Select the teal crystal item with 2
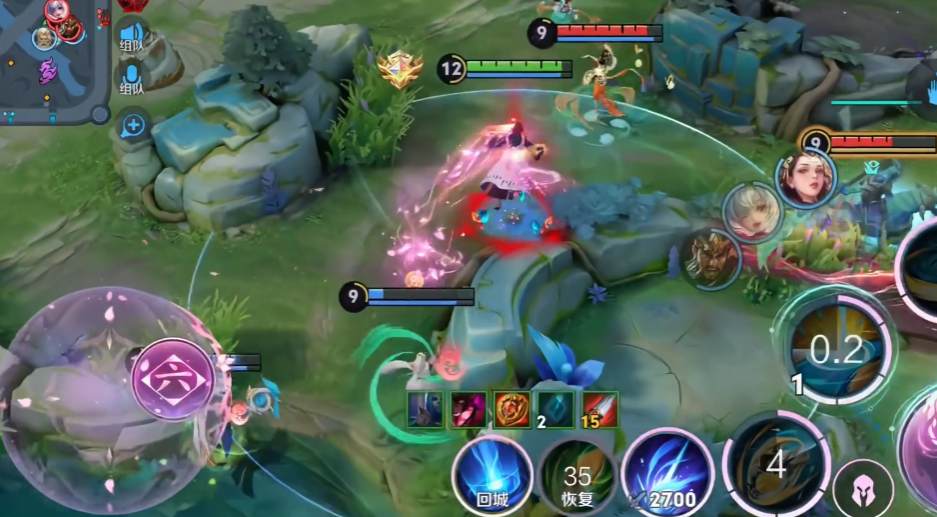The height and width of the screenshot is (517, 937). 556,409
